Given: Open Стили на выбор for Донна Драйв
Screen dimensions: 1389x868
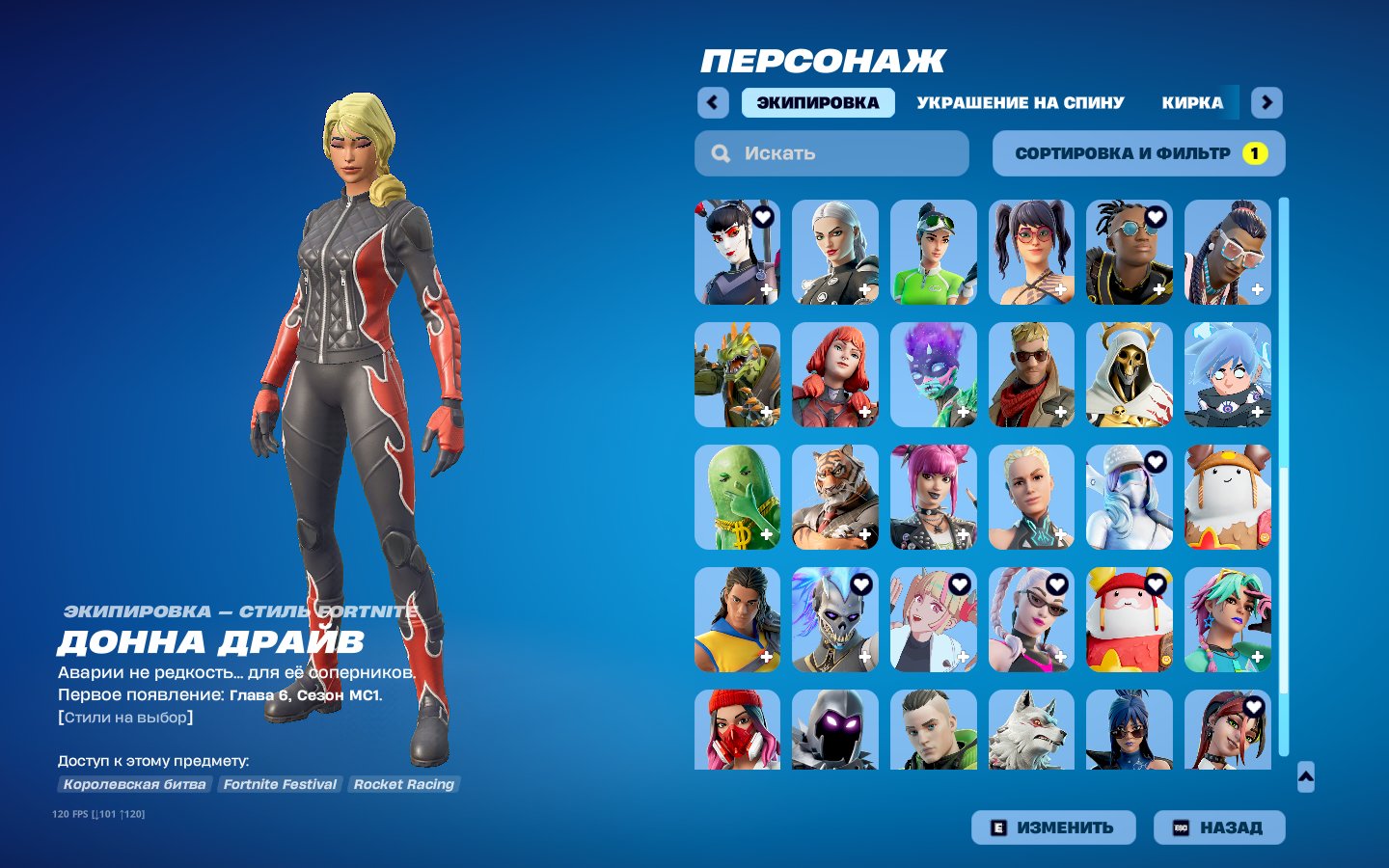Looking at the screenshot, I should pyautogui.click(x=126, y=717).
